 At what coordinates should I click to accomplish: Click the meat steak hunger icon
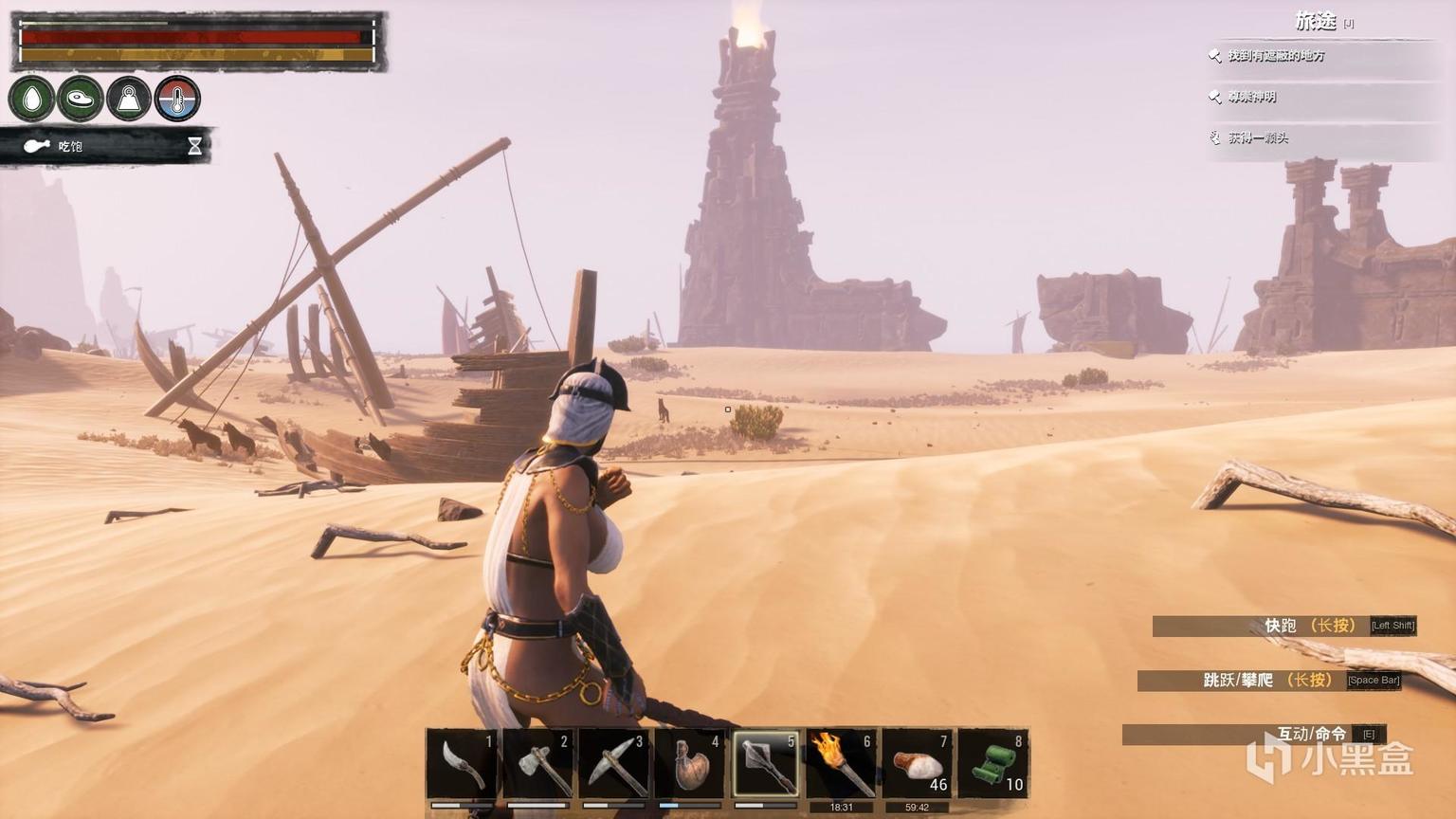(x=81, y=99)
